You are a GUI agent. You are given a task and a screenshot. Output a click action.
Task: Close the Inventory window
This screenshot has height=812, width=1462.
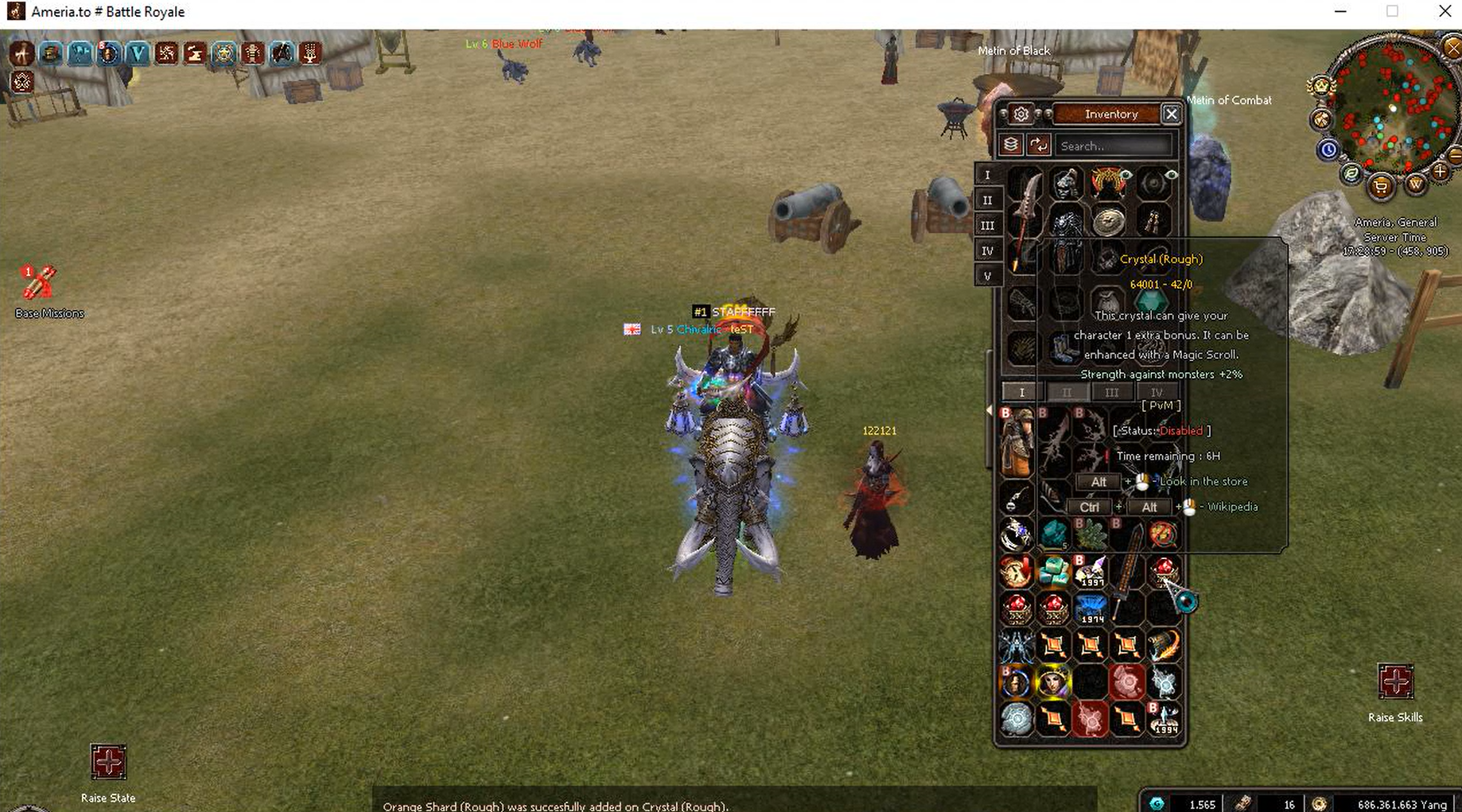tap(1171, 115)
